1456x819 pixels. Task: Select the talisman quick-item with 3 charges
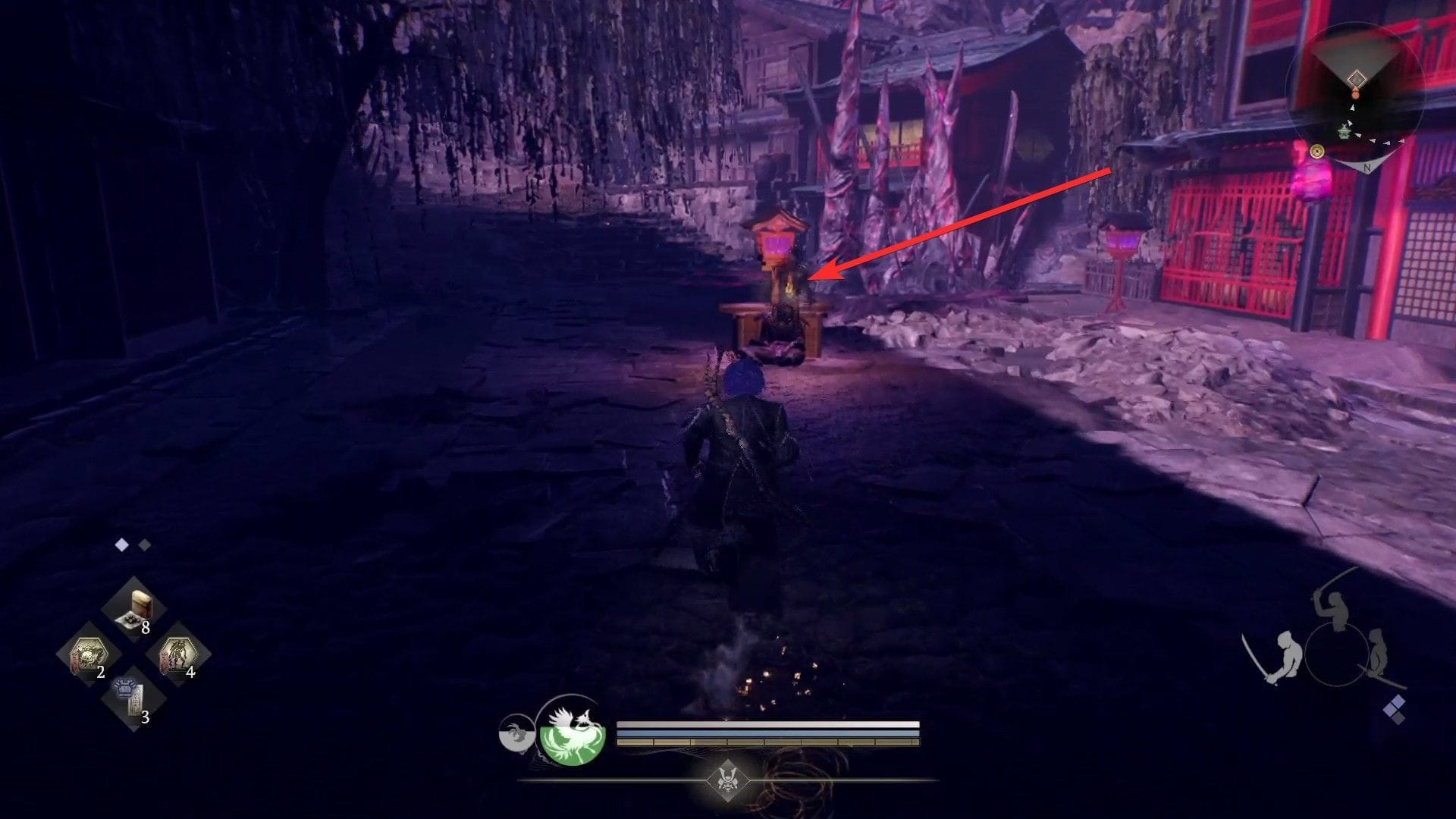130,699
